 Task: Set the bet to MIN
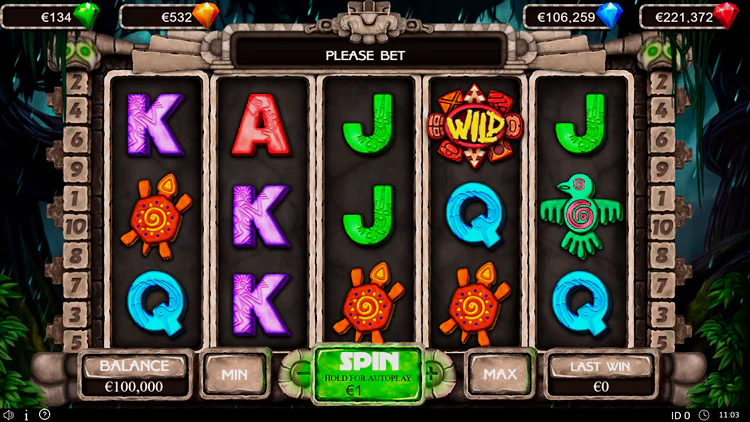234,374
